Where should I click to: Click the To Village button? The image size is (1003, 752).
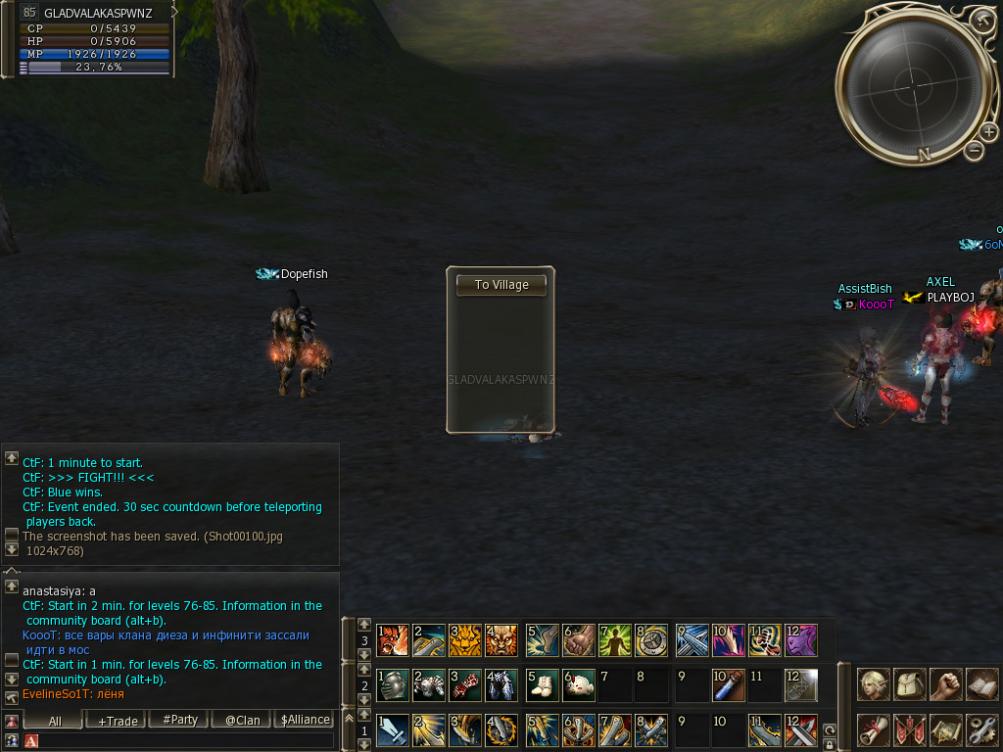tap(501, 285)
